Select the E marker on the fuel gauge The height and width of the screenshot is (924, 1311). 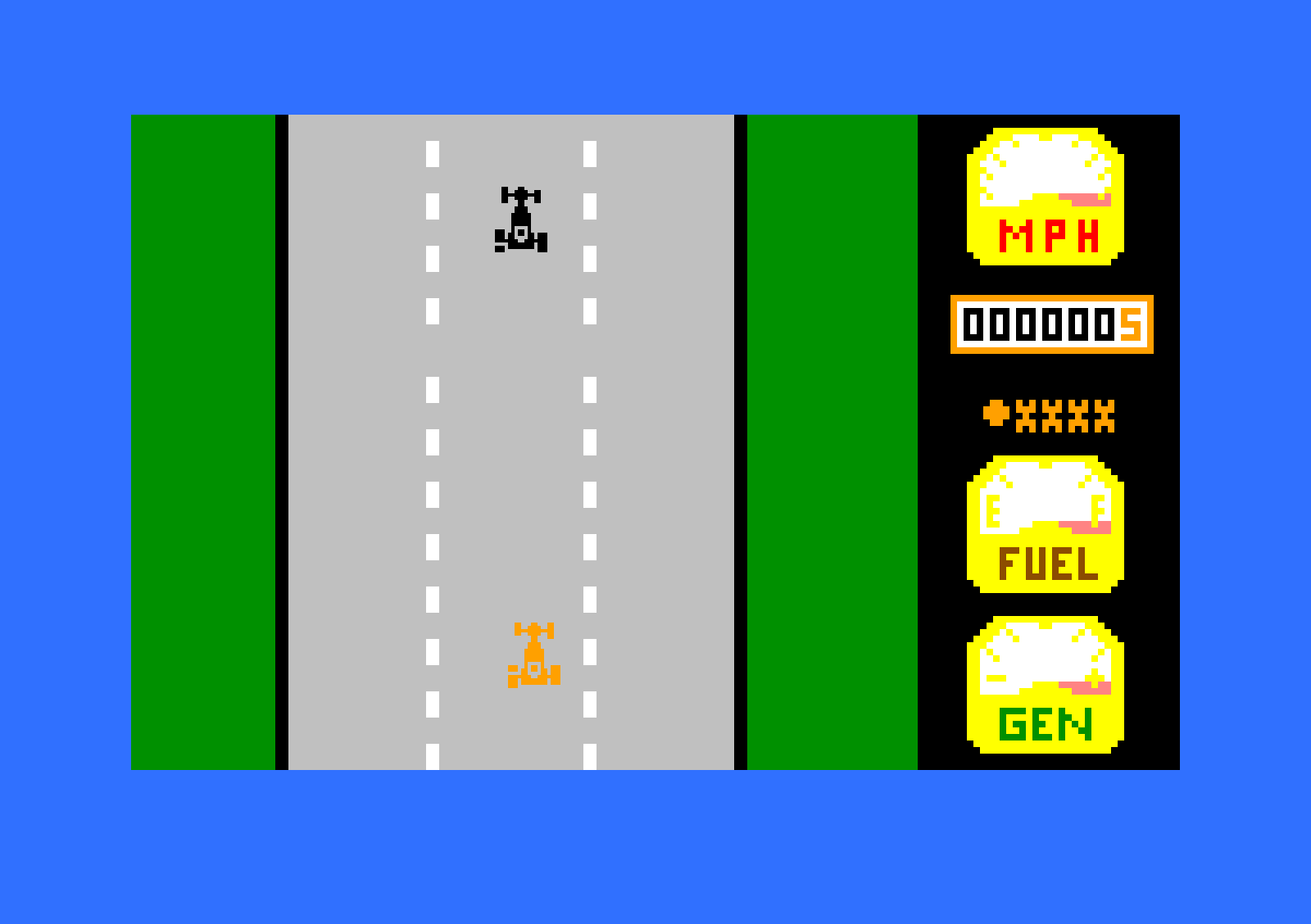[x=991, y=510]
